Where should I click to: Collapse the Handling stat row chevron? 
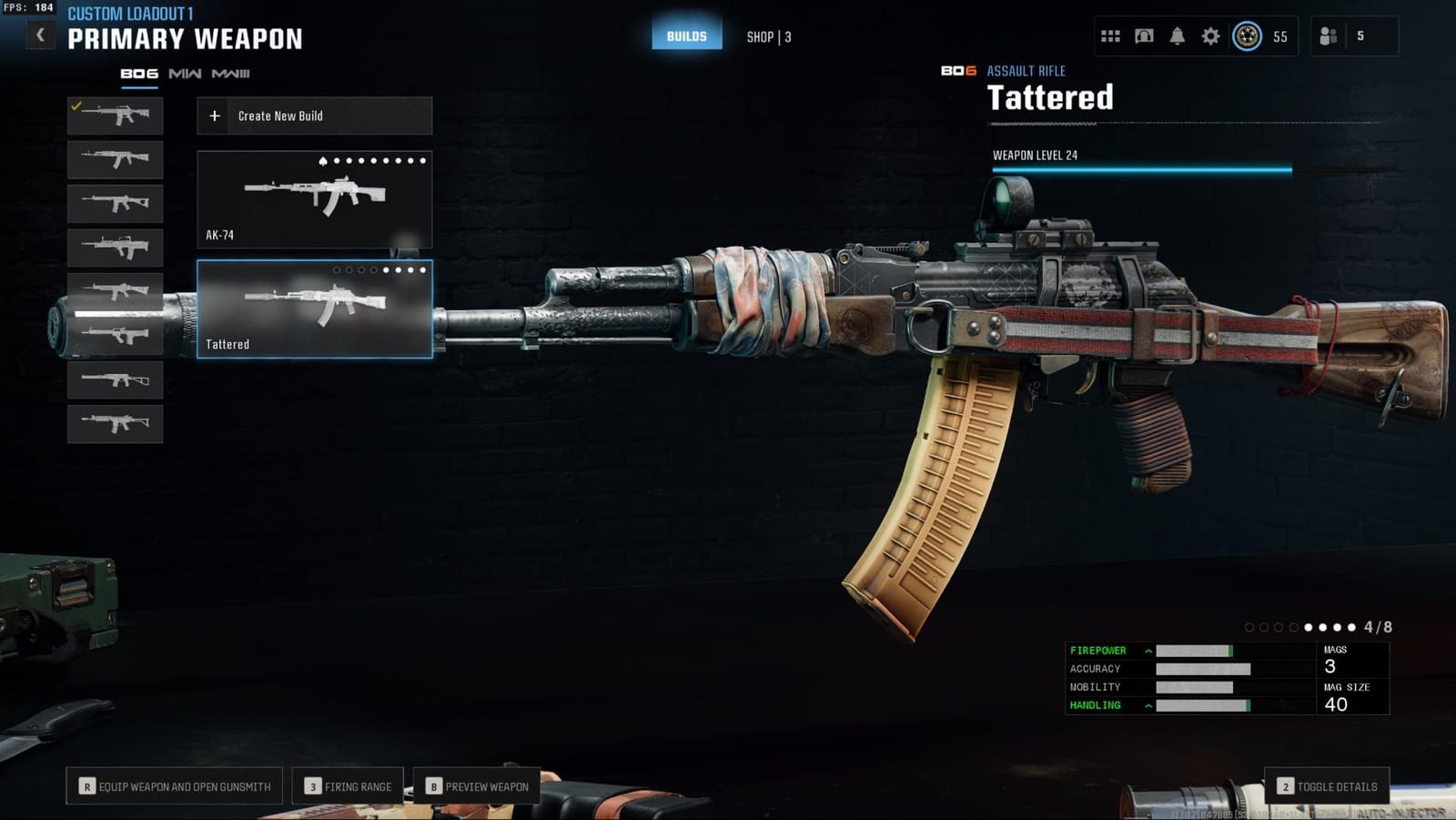[x=1148, y=705]
